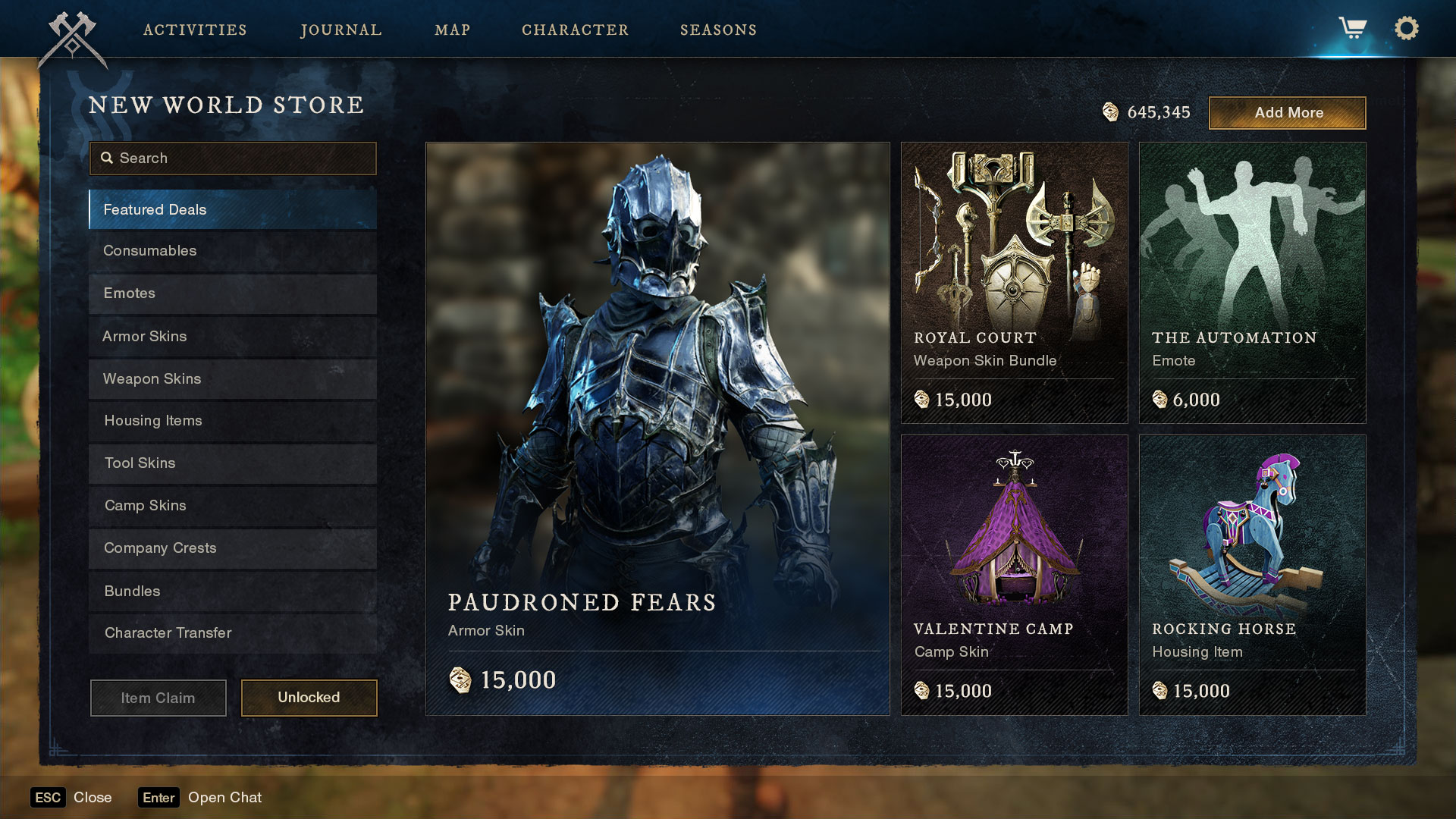Choose the Armor Skins category
The height and width of the screenshot is (819, 1456).
pos(233,336)
